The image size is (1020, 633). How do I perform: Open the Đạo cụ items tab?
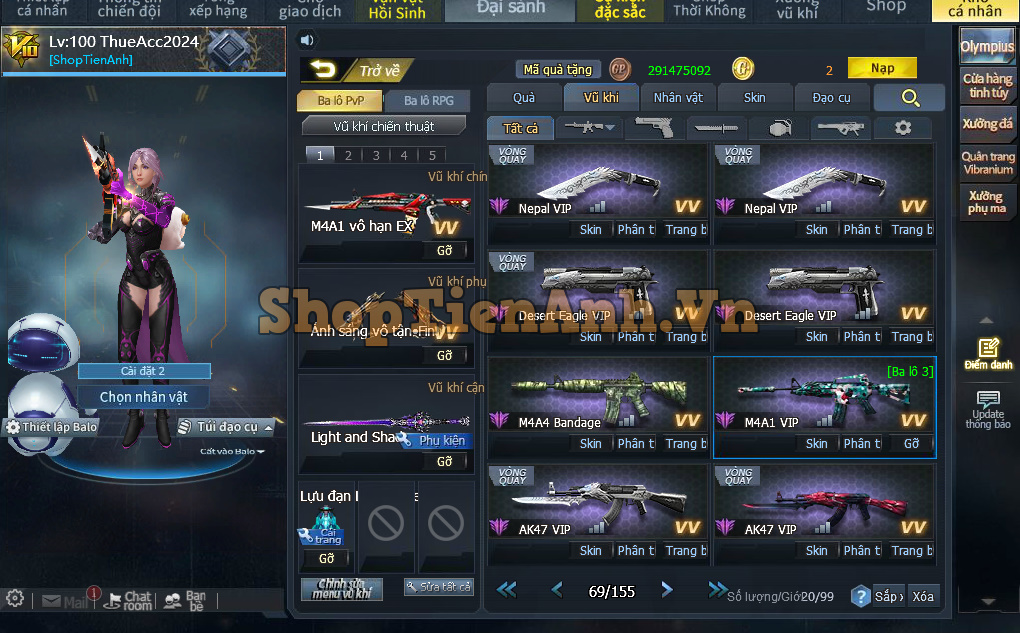pos(831,97)
